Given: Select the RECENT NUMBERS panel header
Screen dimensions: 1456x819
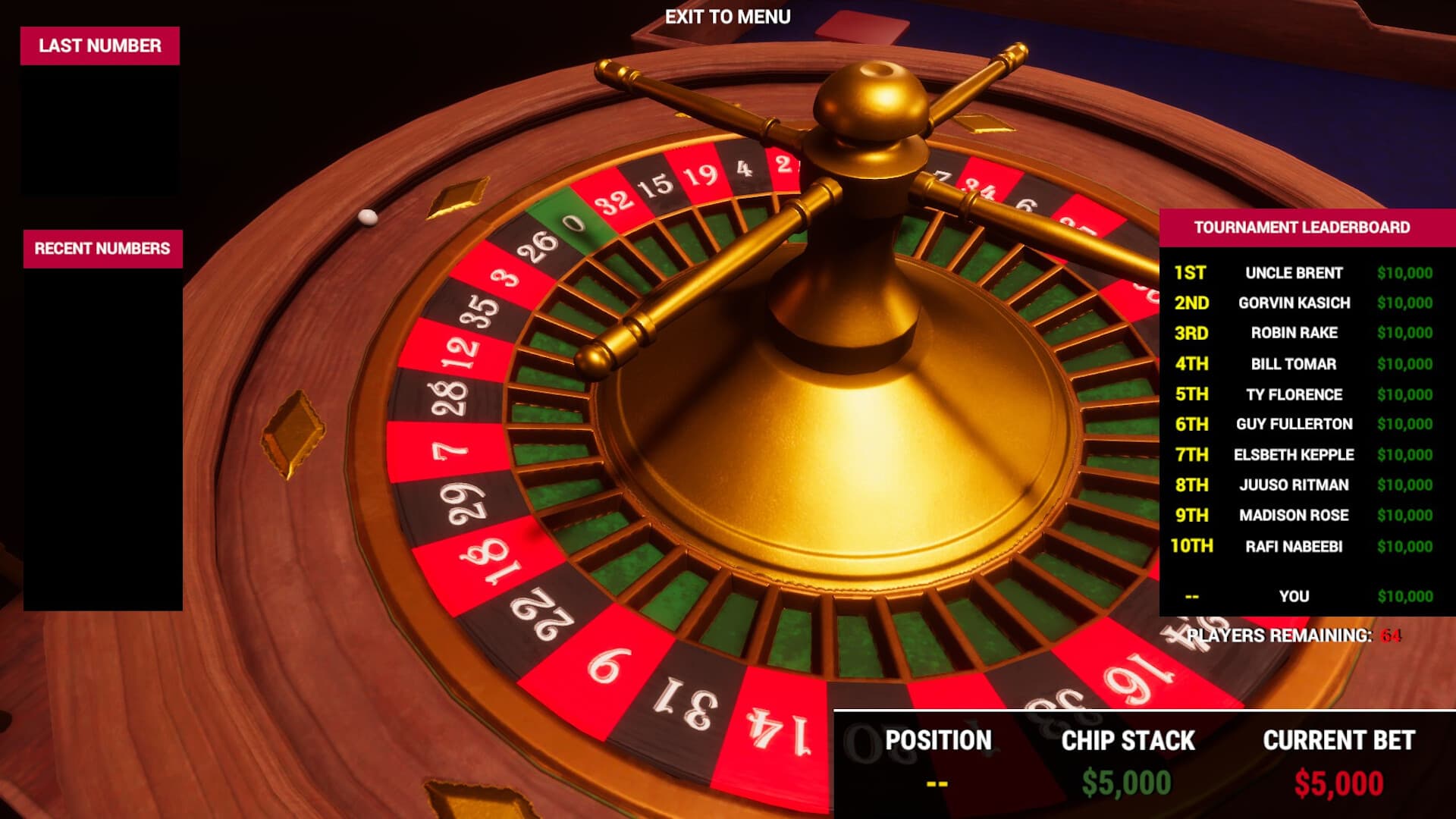Looking at the screenshot, I should (102, 246).
